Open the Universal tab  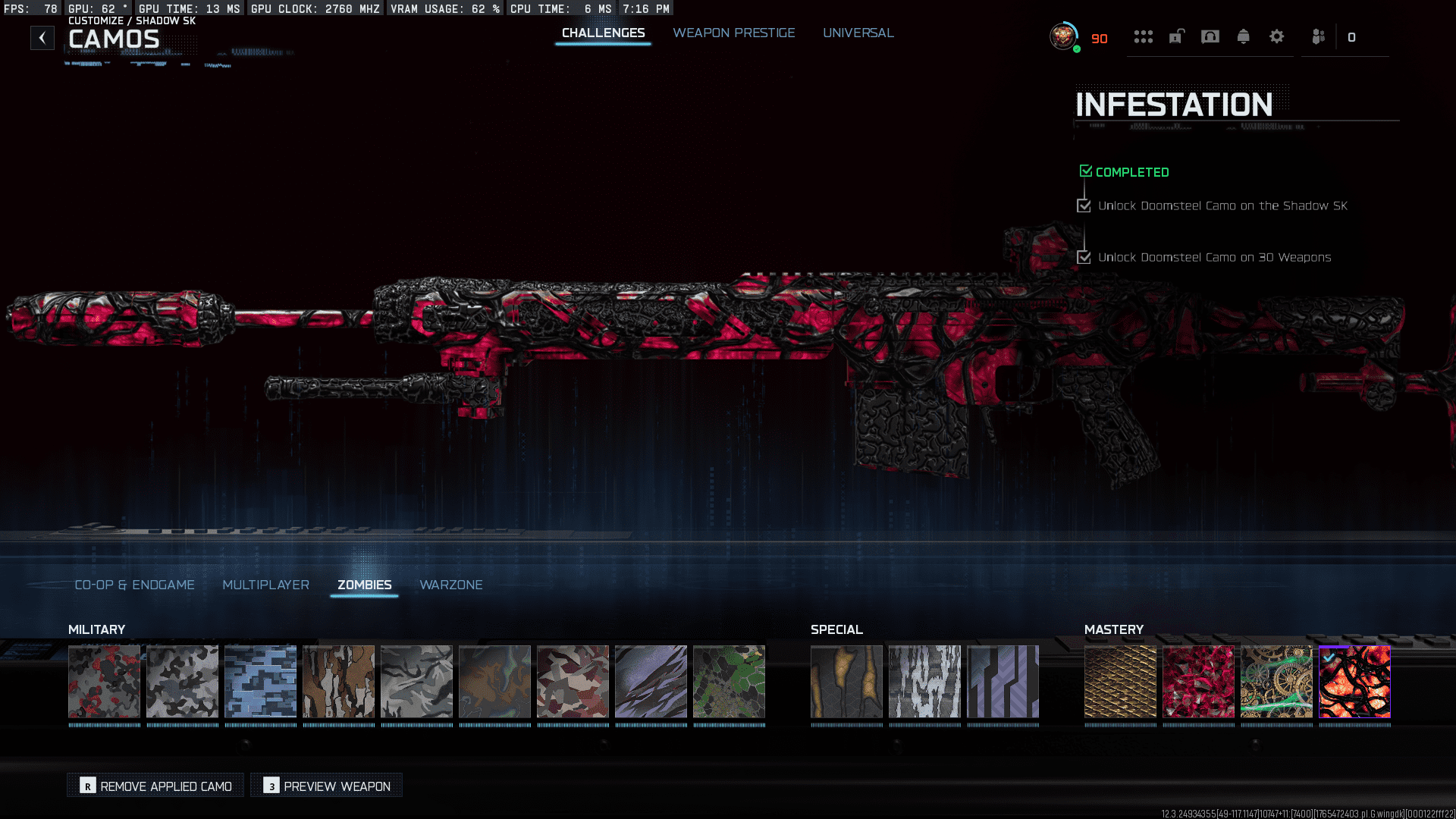click(x=858, y=33)
